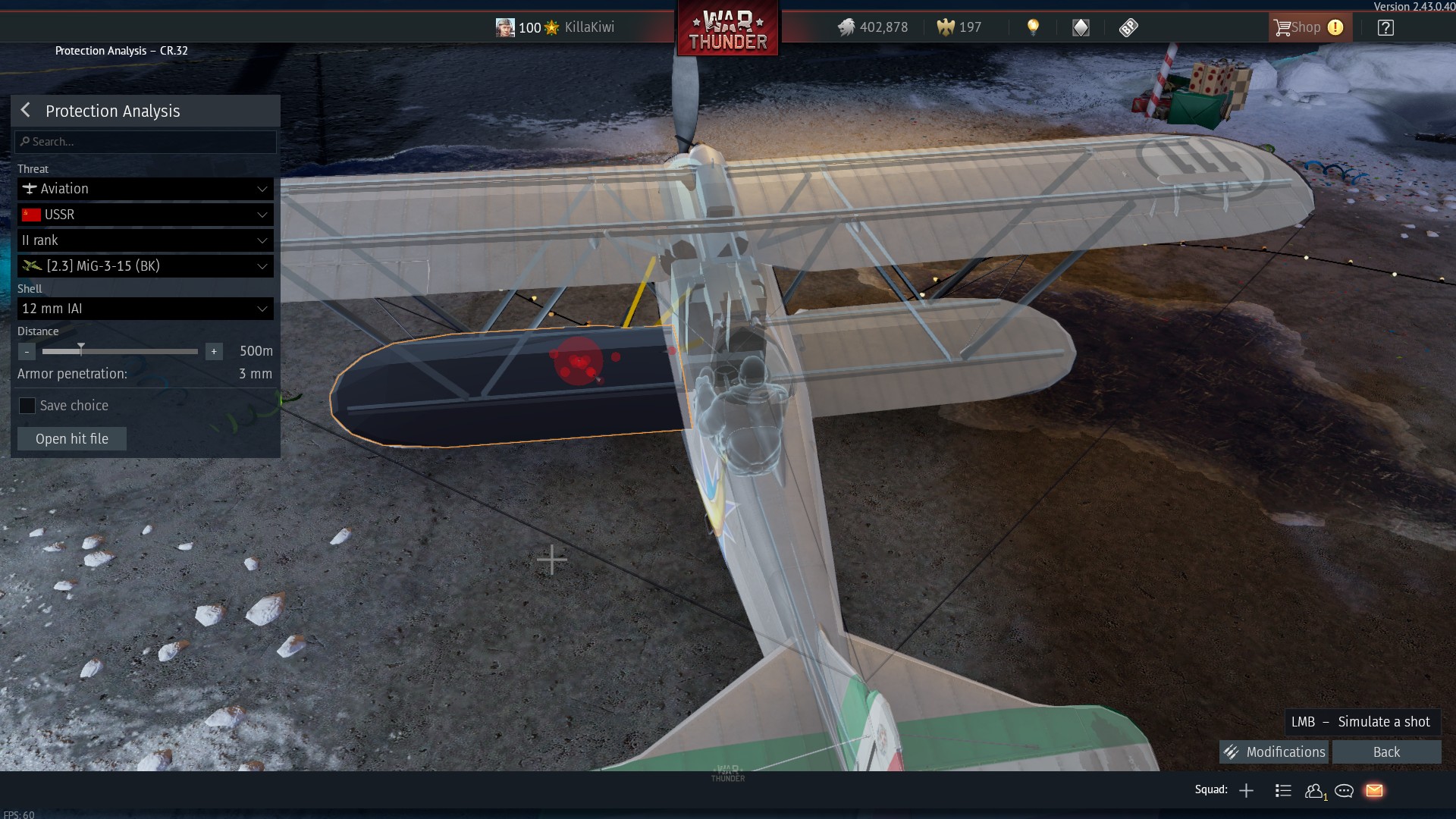
Task: Click the light bulb suggestions icon
Action: click(1034, 27)
